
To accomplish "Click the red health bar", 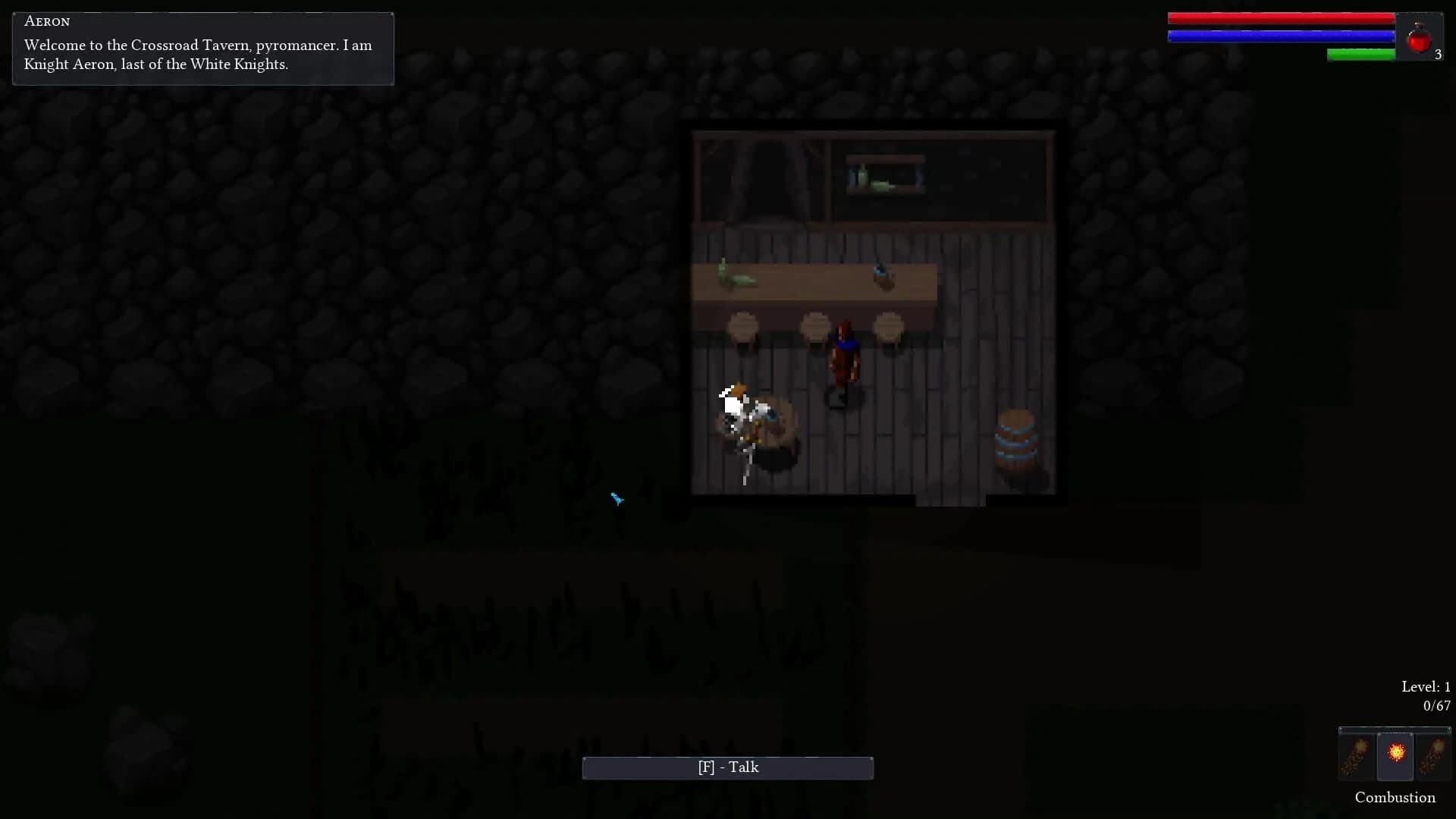I will (1282, 17).
